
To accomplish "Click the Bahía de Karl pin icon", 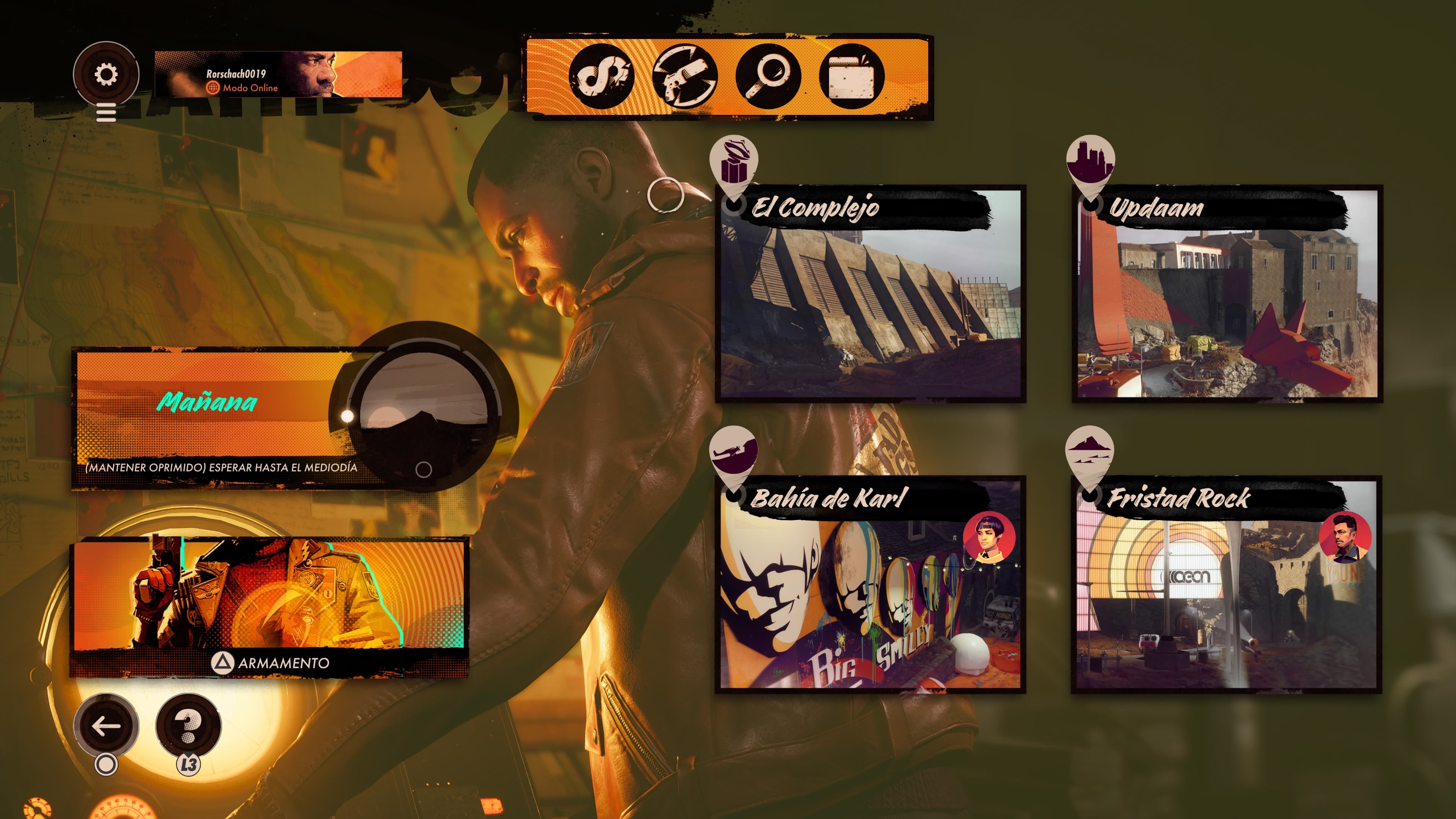I will 733,452.
